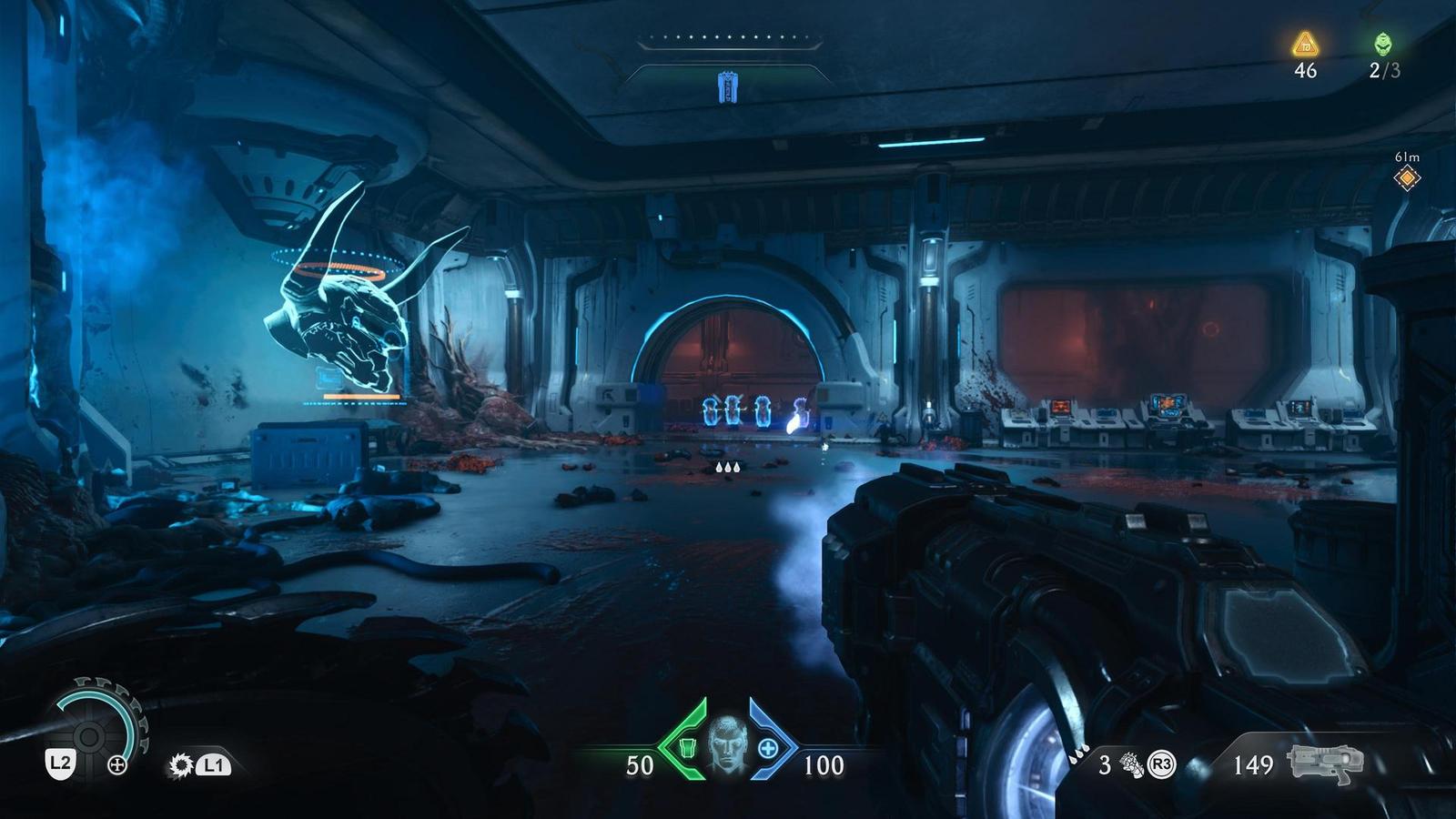Click the currency counter showing 46
This screenshot has width=1456, height=819.
(1308, 71)
